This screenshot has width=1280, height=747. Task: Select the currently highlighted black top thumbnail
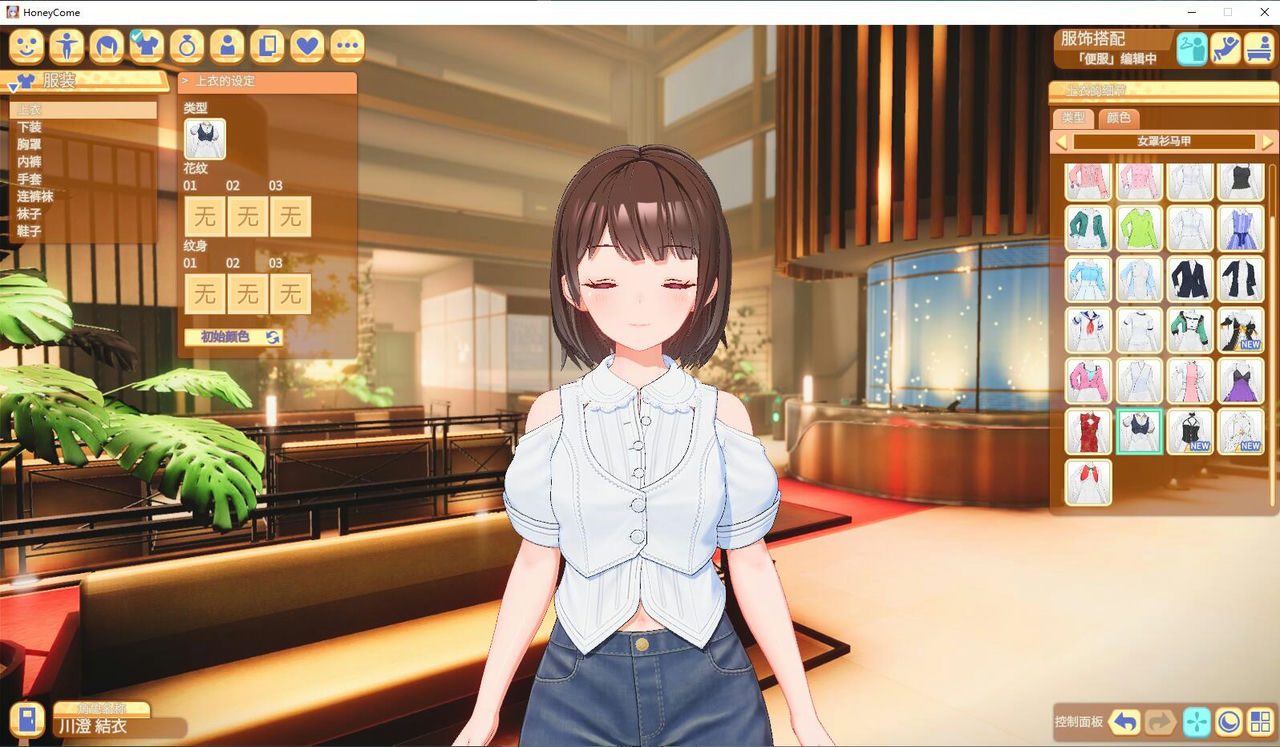click(1139, 431)
